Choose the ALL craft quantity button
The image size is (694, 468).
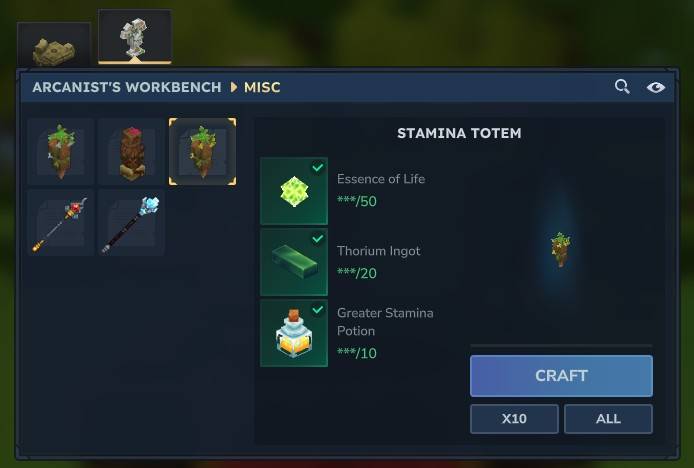[x=608, y=419]
